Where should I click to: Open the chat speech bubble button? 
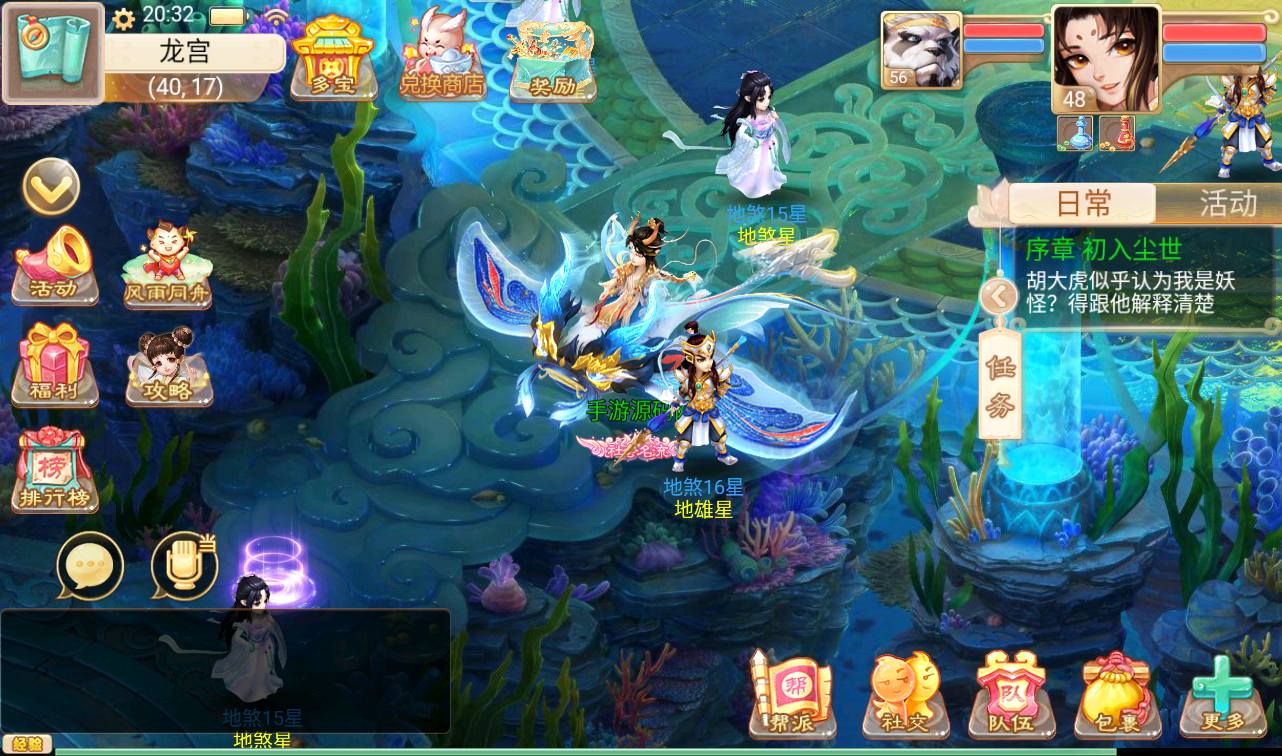[x=90, y=565]
